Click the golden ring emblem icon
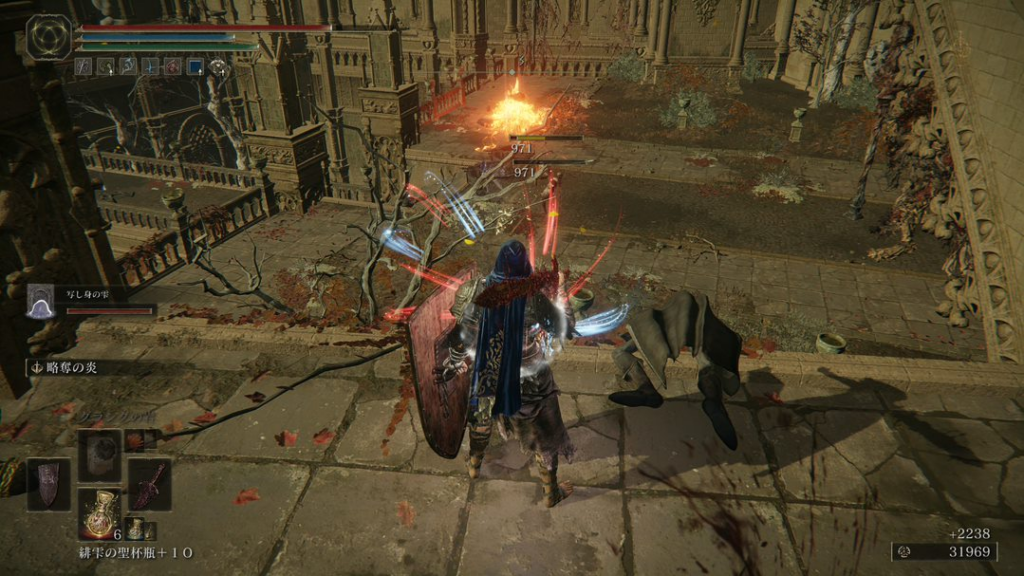The width and height of the screenshot is (1024, 576). [x=47, y=37]
